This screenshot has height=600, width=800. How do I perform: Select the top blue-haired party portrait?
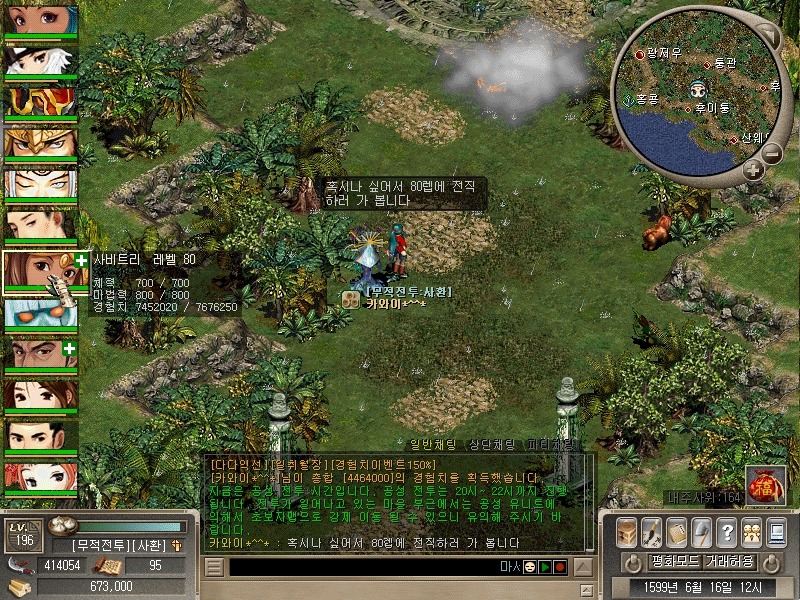[x=40, y=20]
